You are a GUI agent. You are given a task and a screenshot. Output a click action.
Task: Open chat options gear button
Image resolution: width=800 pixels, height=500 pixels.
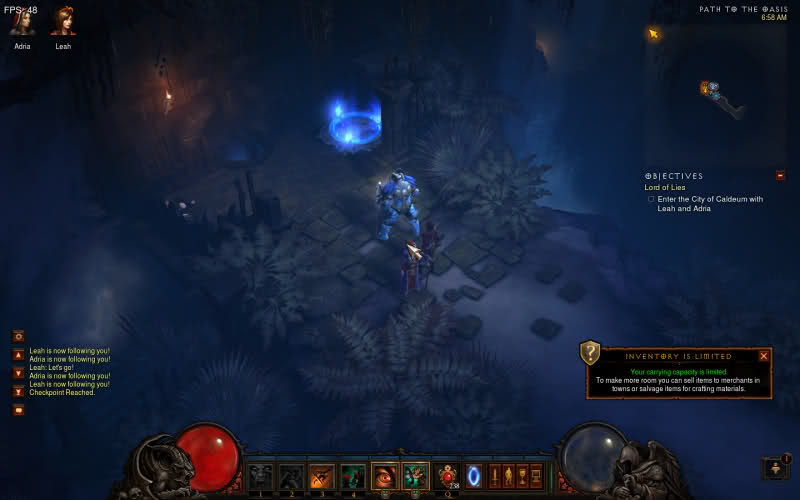(x=18, y=337)
